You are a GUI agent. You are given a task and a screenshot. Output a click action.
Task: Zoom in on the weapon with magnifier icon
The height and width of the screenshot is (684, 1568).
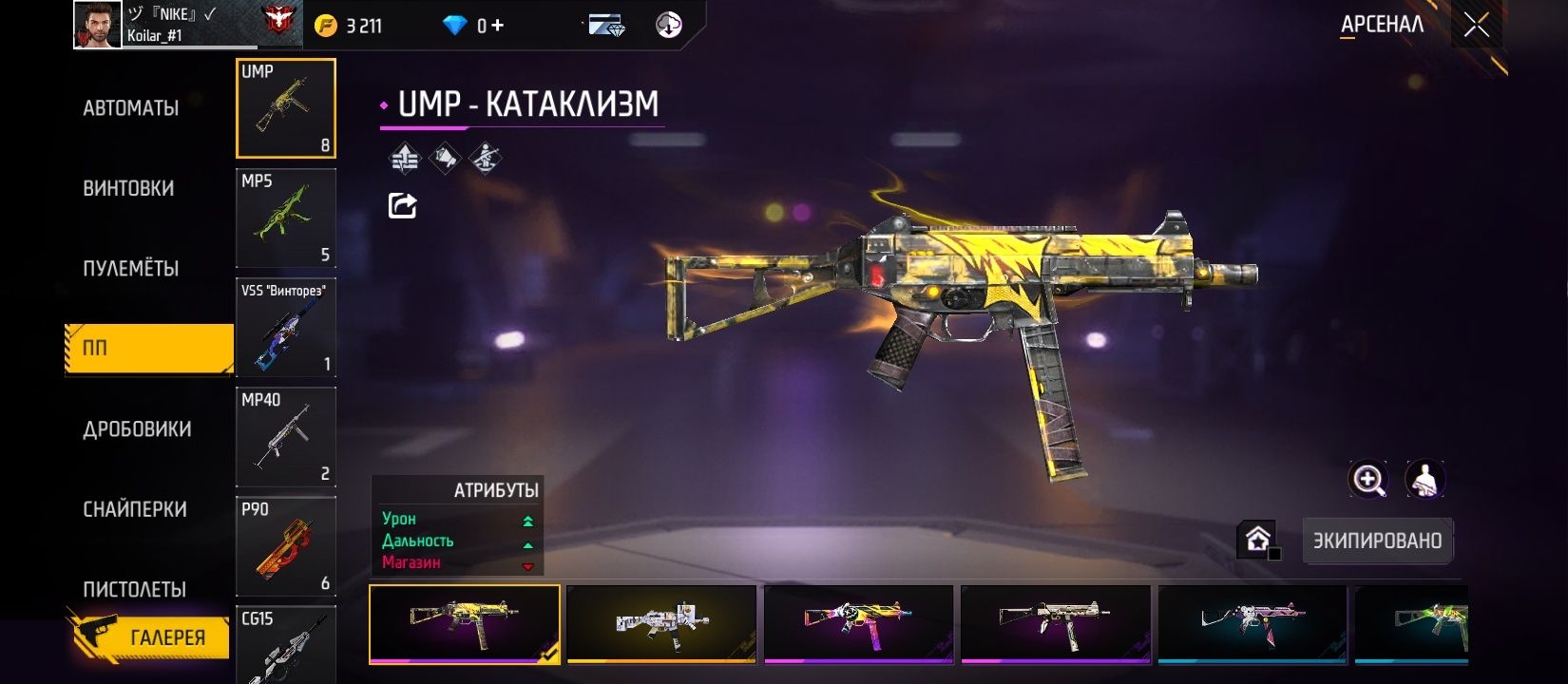(1368, 480)
